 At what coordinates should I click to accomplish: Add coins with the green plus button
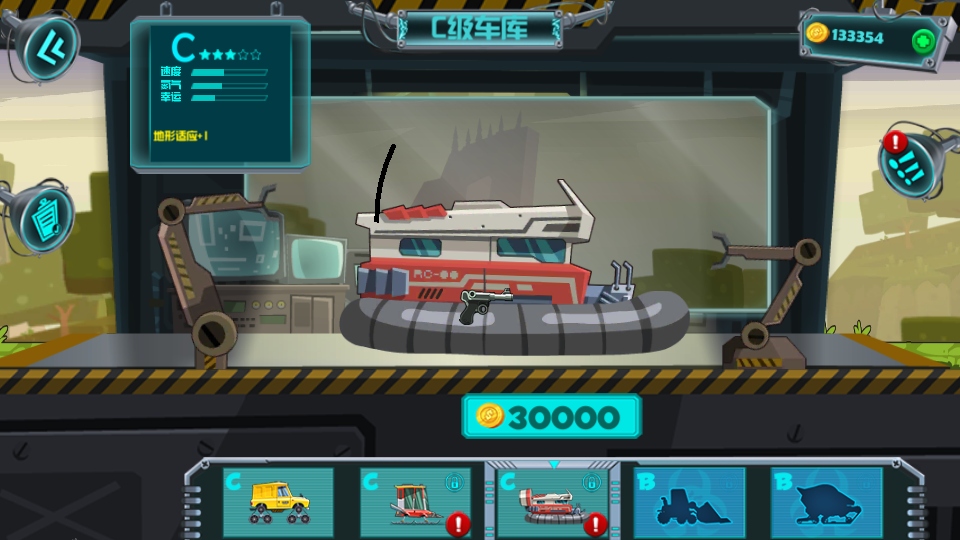pos(923,41)
